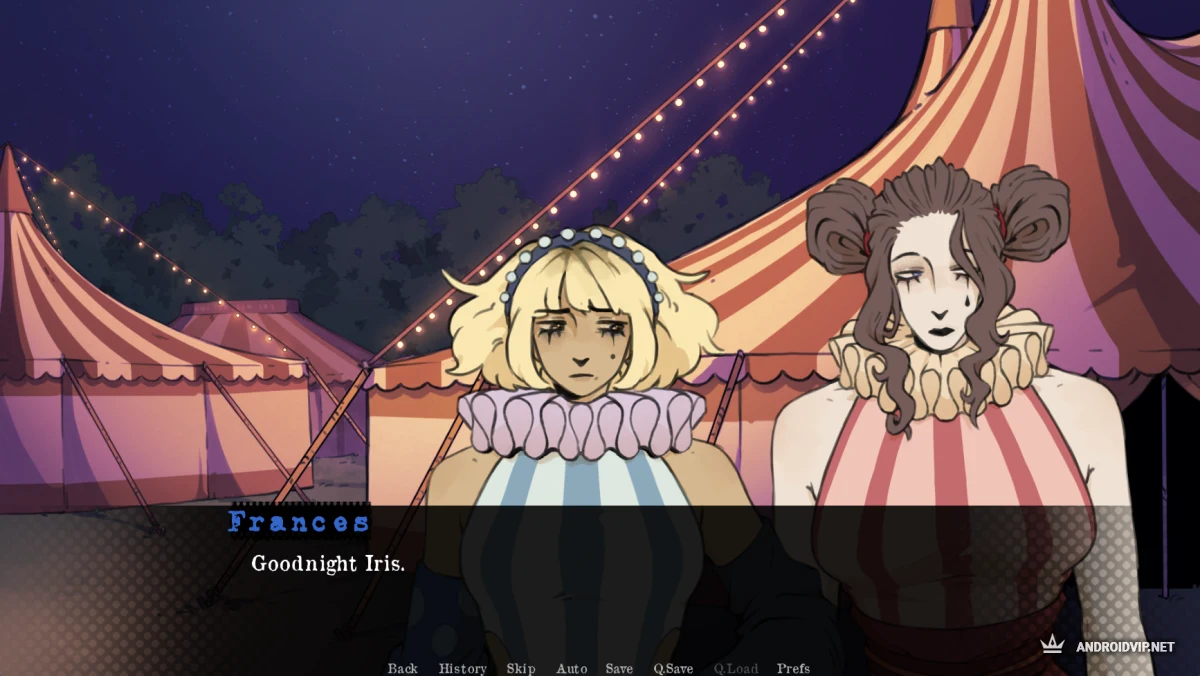Open the dialogue History log
This screenshot has width=1200, height=676.
[462, 668]
